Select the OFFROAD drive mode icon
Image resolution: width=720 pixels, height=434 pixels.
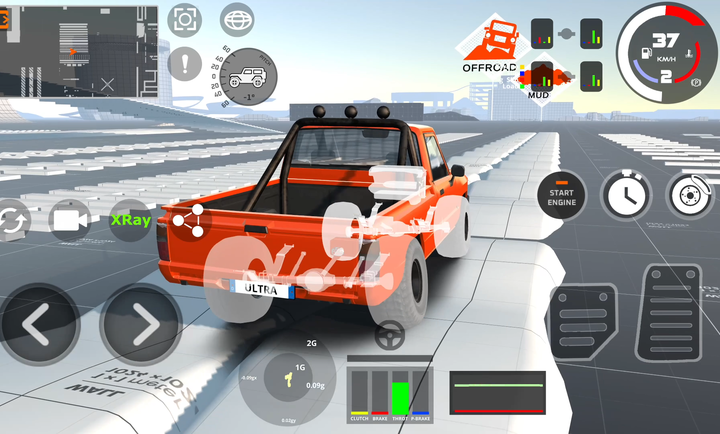[491, 43]
